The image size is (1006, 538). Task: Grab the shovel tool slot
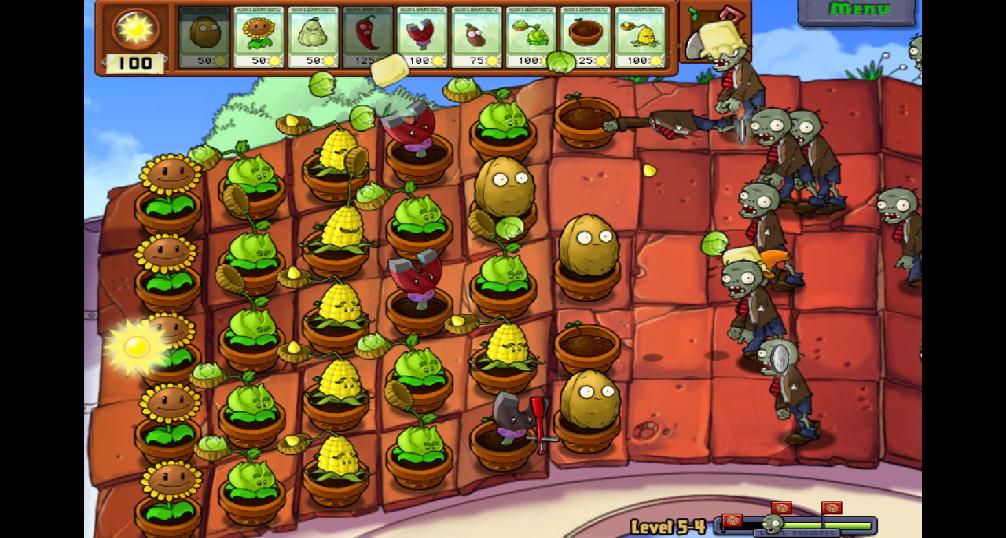coord(712,35)
